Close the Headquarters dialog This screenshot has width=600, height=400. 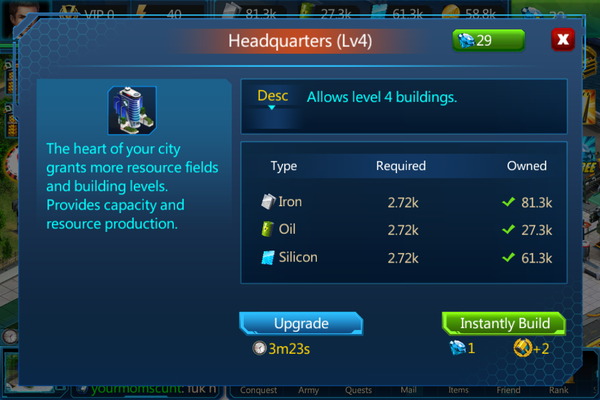(x=563, y=41)
